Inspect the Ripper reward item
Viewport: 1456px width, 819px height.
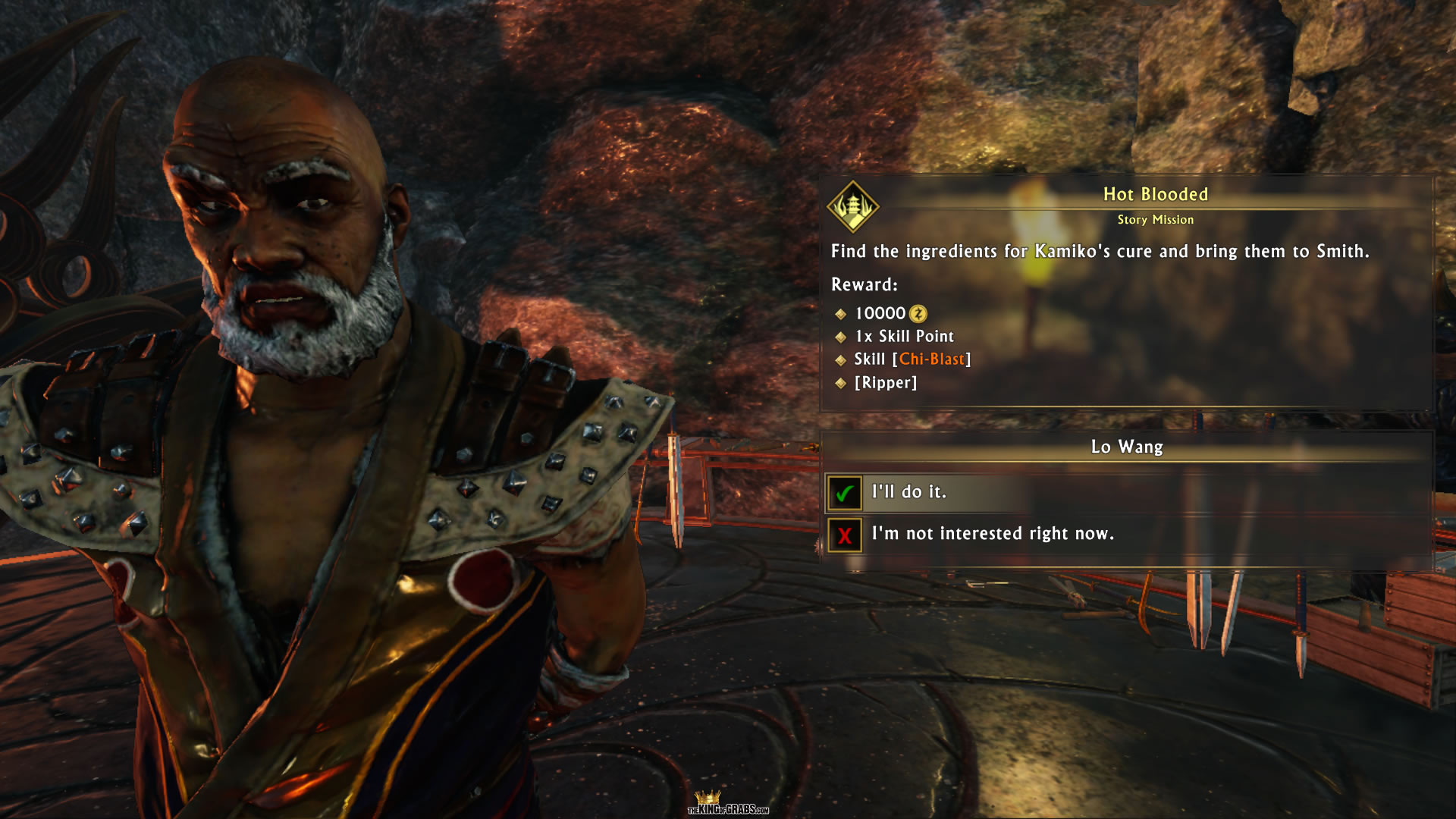pyautogui.click(x=886, y=383)
